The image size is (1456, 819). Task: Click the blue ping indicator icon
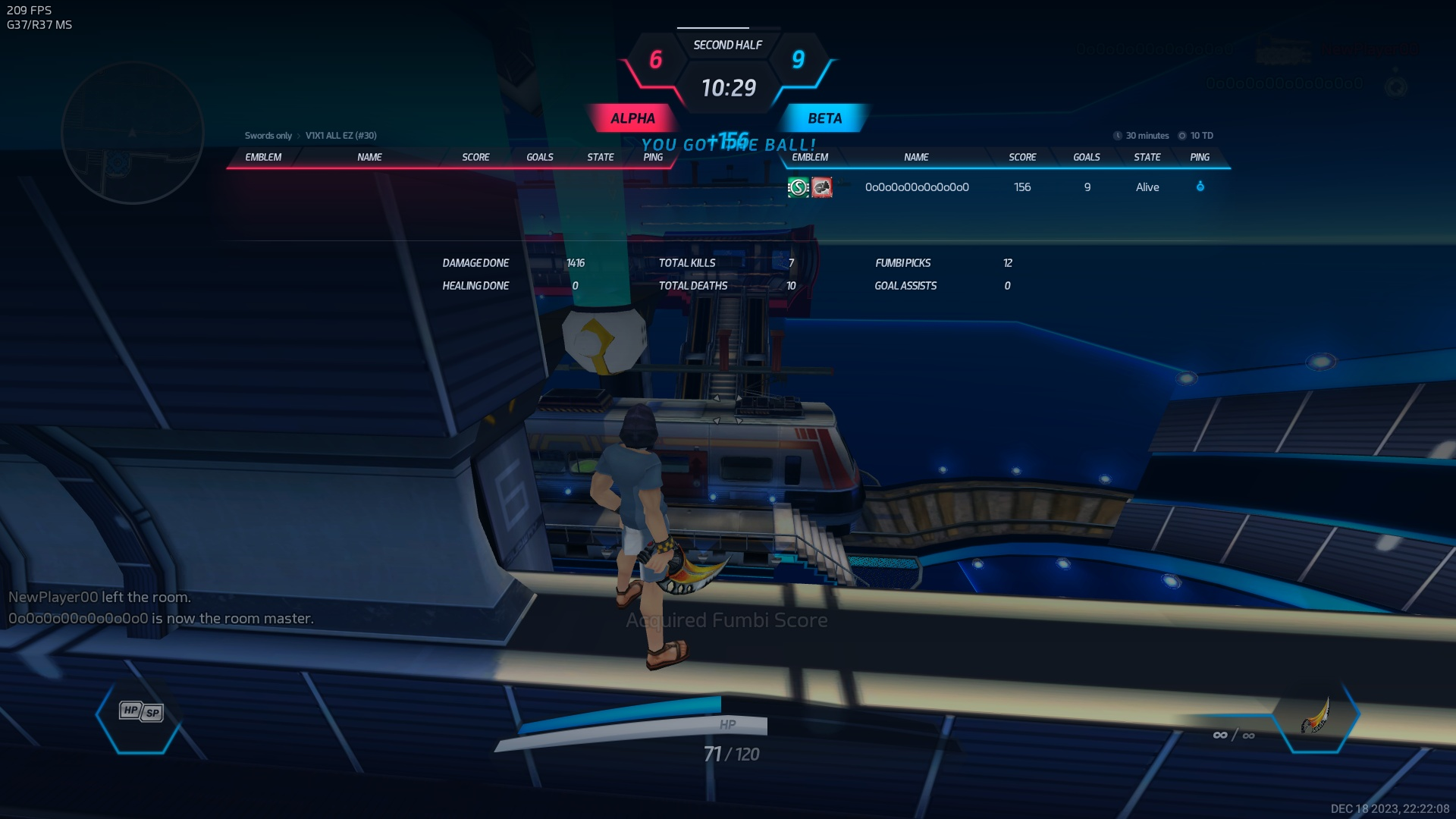point(1200,187)
